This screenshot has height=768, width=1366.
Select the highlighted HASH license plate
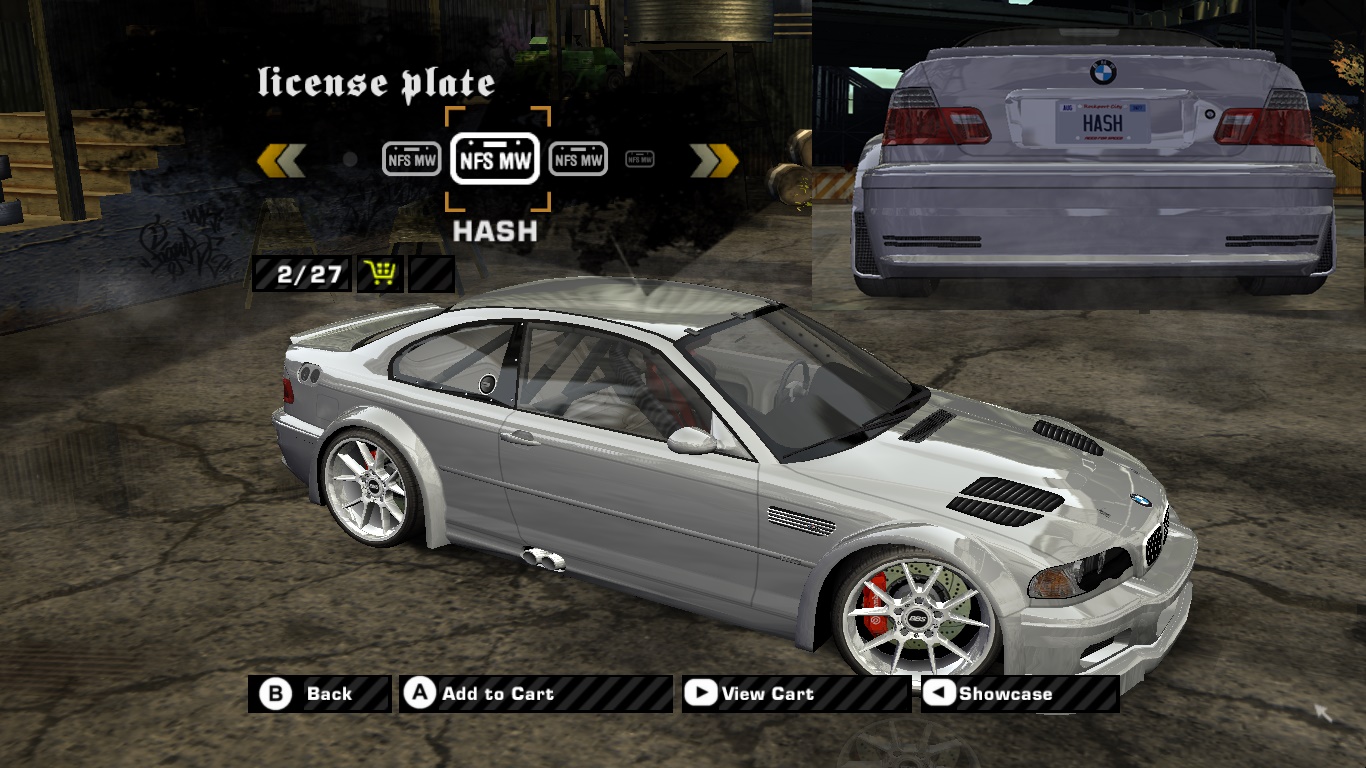click(x=495, y=159)
